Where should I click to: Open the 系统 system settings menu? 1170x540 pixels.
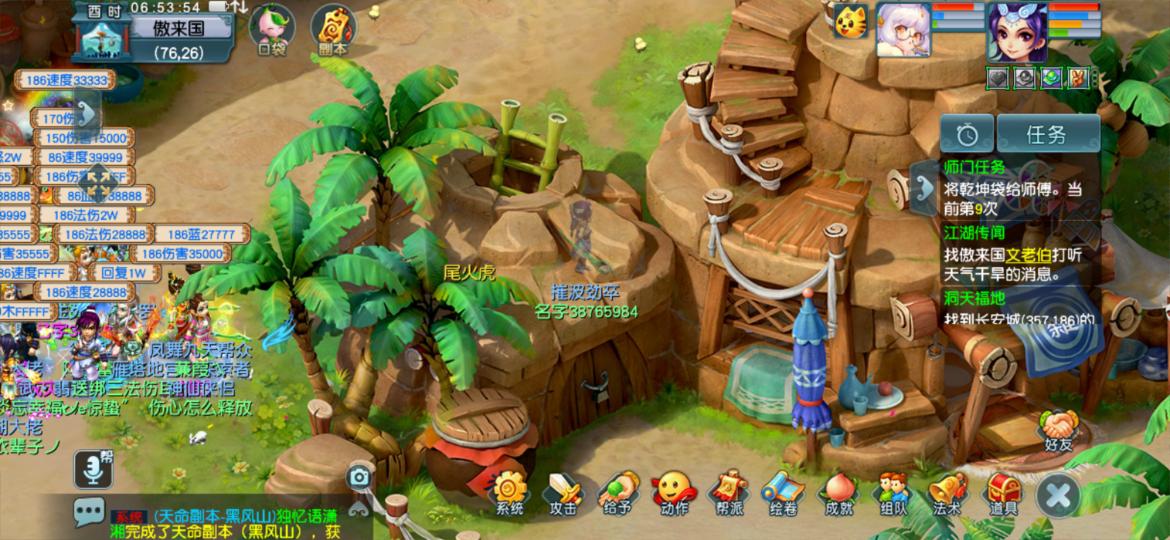tap(509, 493)
